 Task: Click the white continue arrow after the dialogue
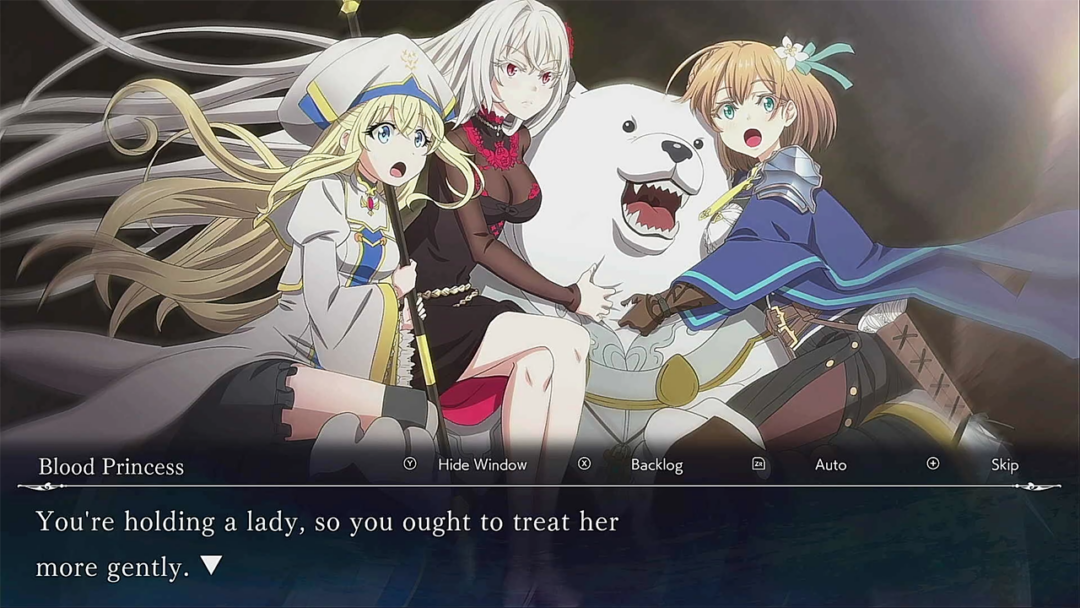pos(211,566)
